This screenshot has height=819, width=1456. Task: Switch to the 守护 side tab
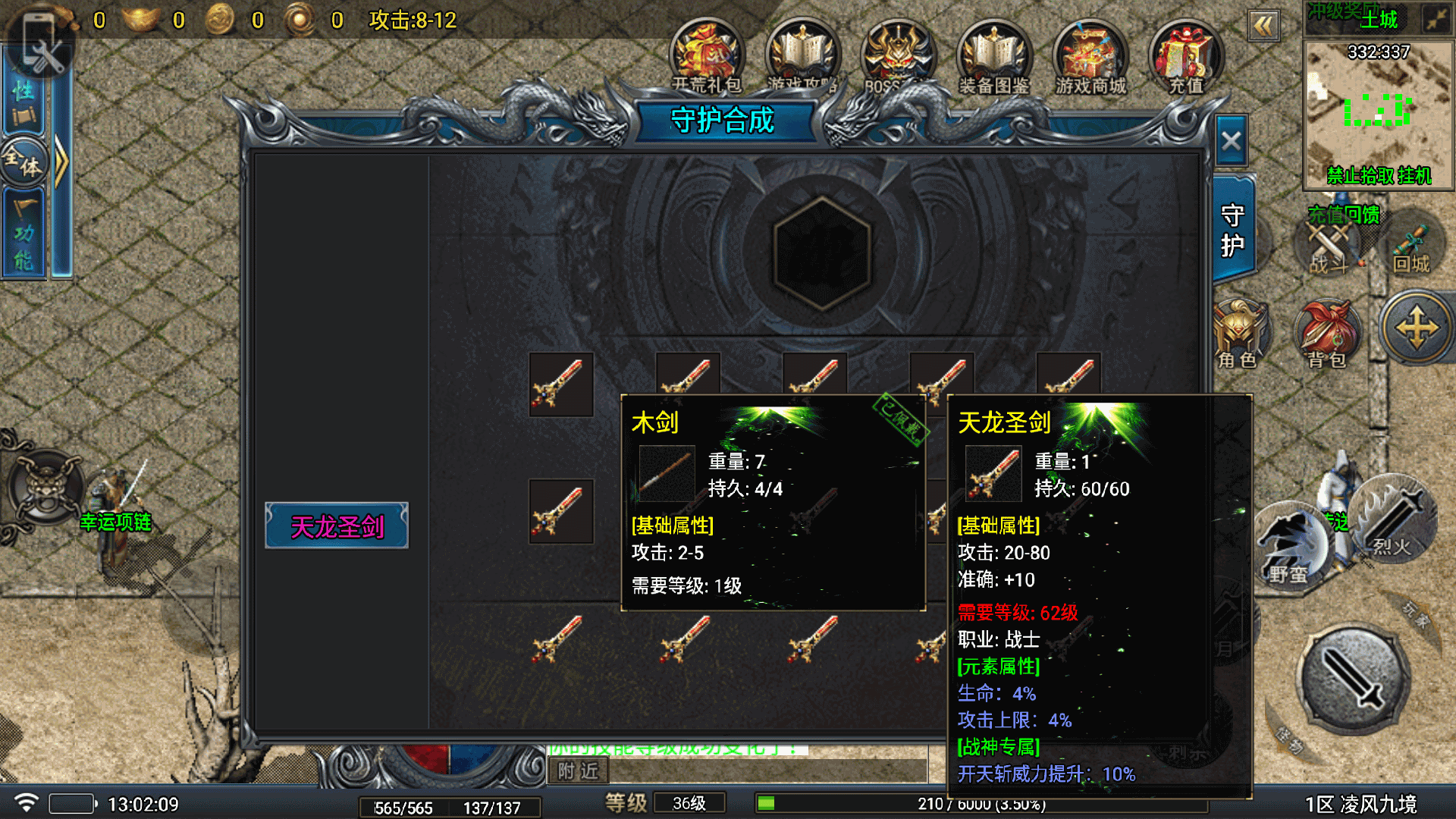click(1232, 231)
